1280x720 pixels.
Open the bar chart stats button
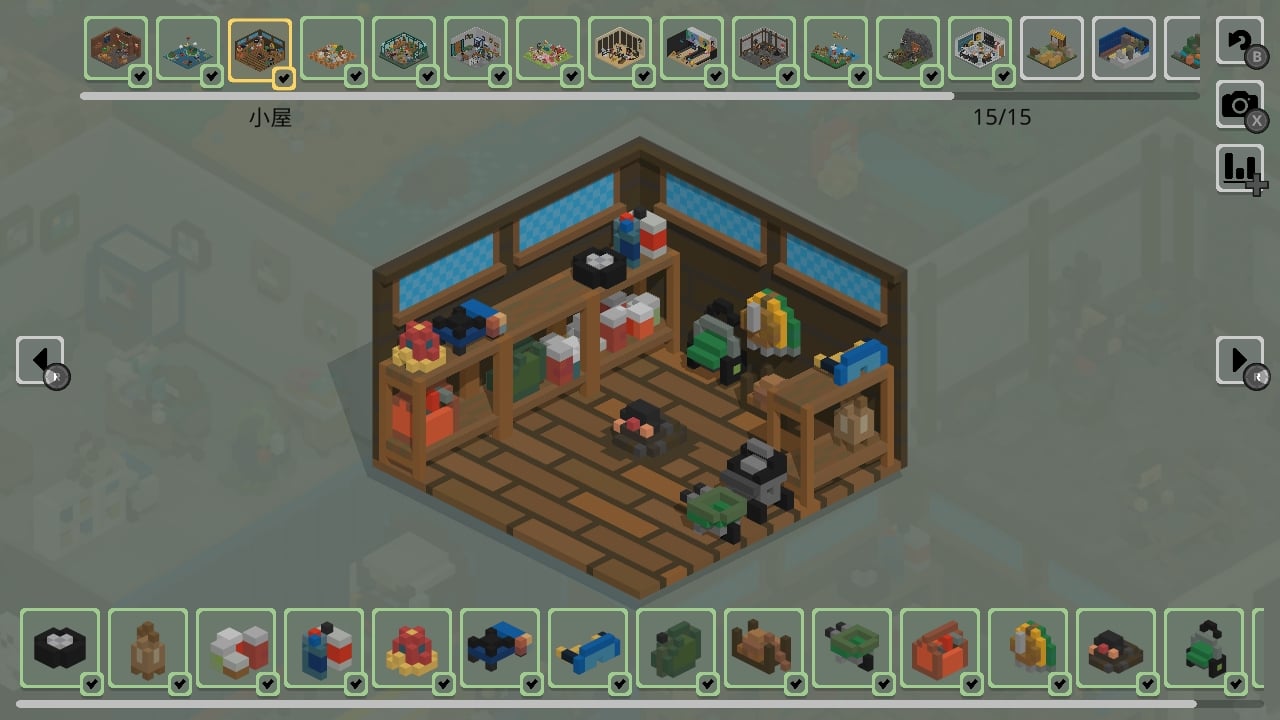click(x=1240, y=168)
